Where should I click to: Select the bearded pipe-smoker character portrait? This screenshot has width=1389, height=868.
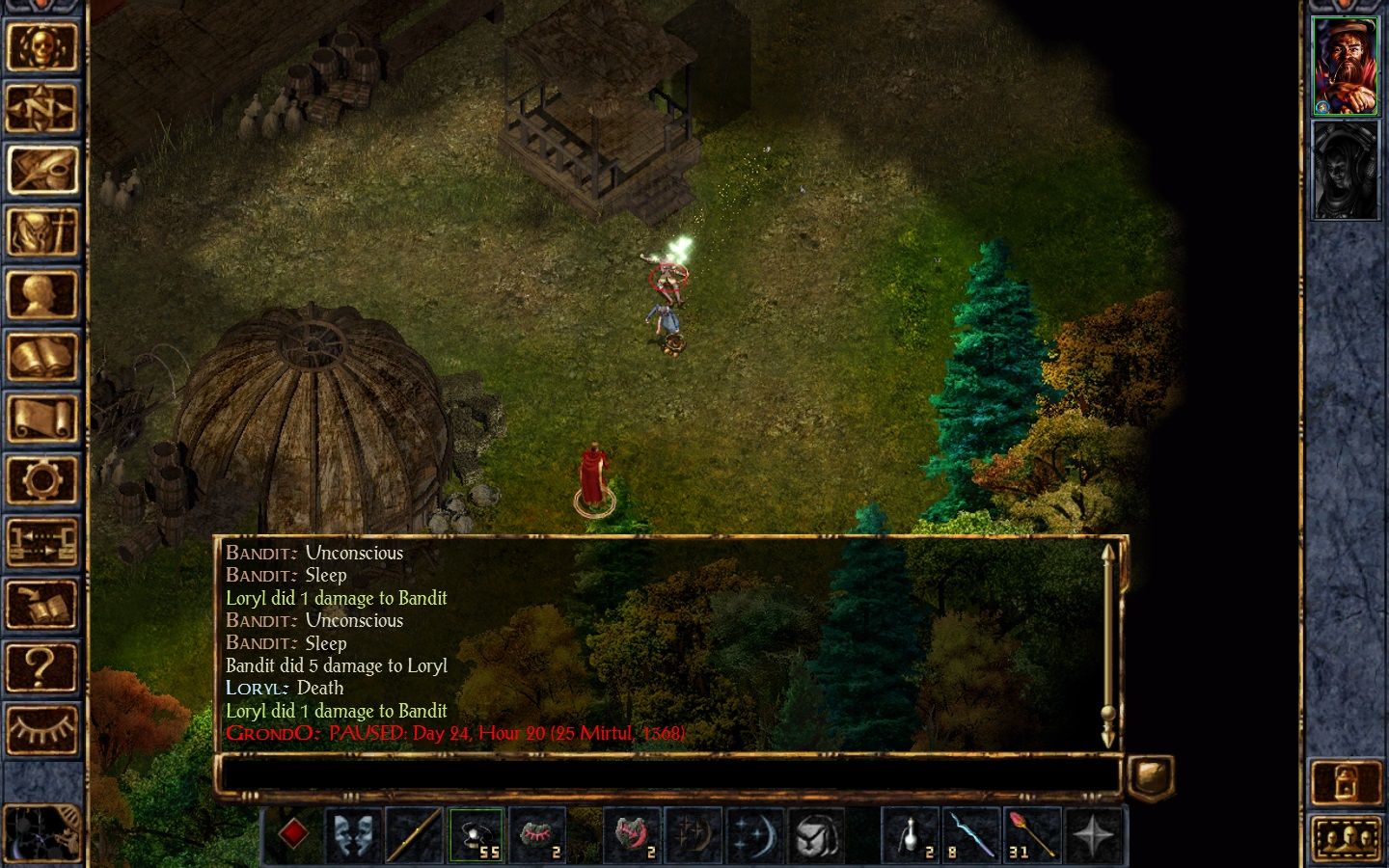(1346, 66)
